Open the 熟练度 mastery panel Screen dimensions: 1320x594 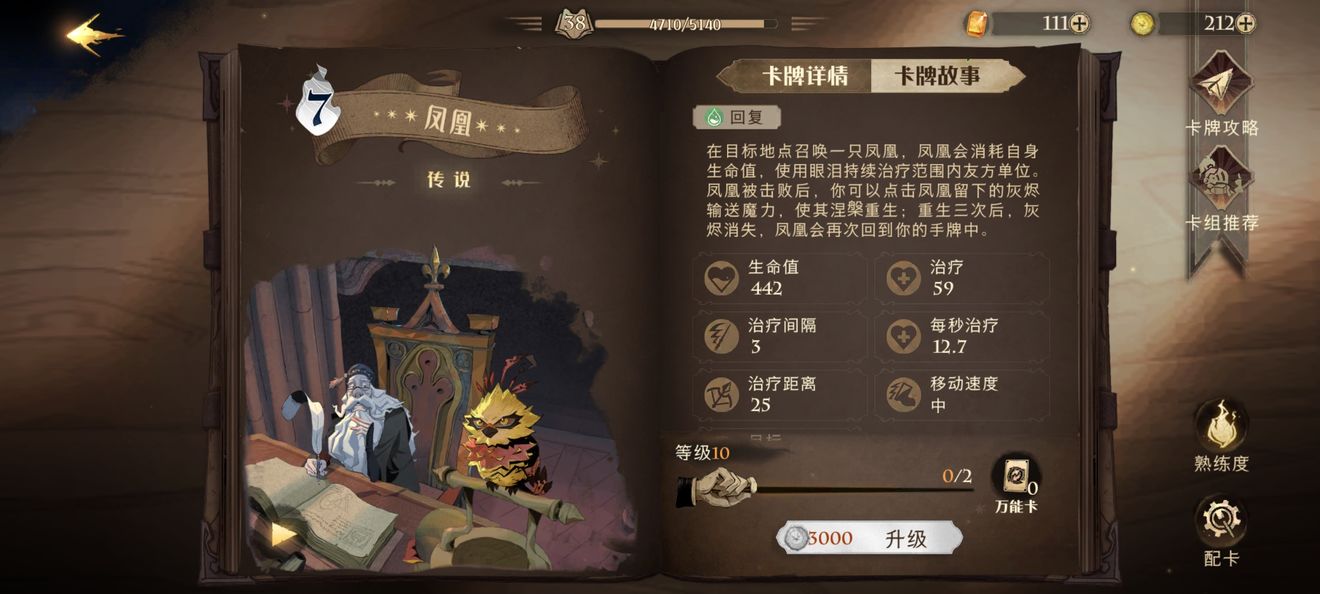[x=1221, y=434]
